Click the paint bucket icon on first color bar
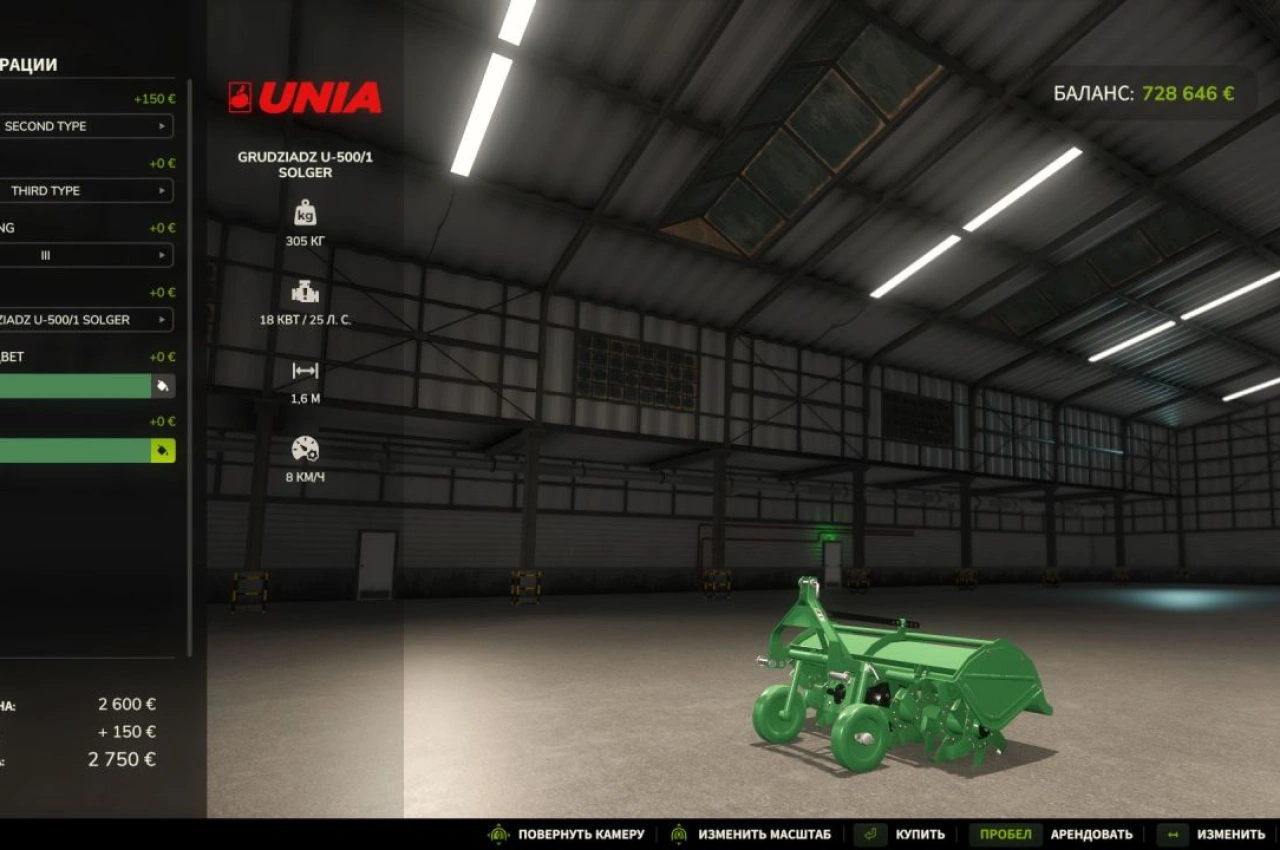The width and height of the screenshot is (1280, 850). coord(163,386)
